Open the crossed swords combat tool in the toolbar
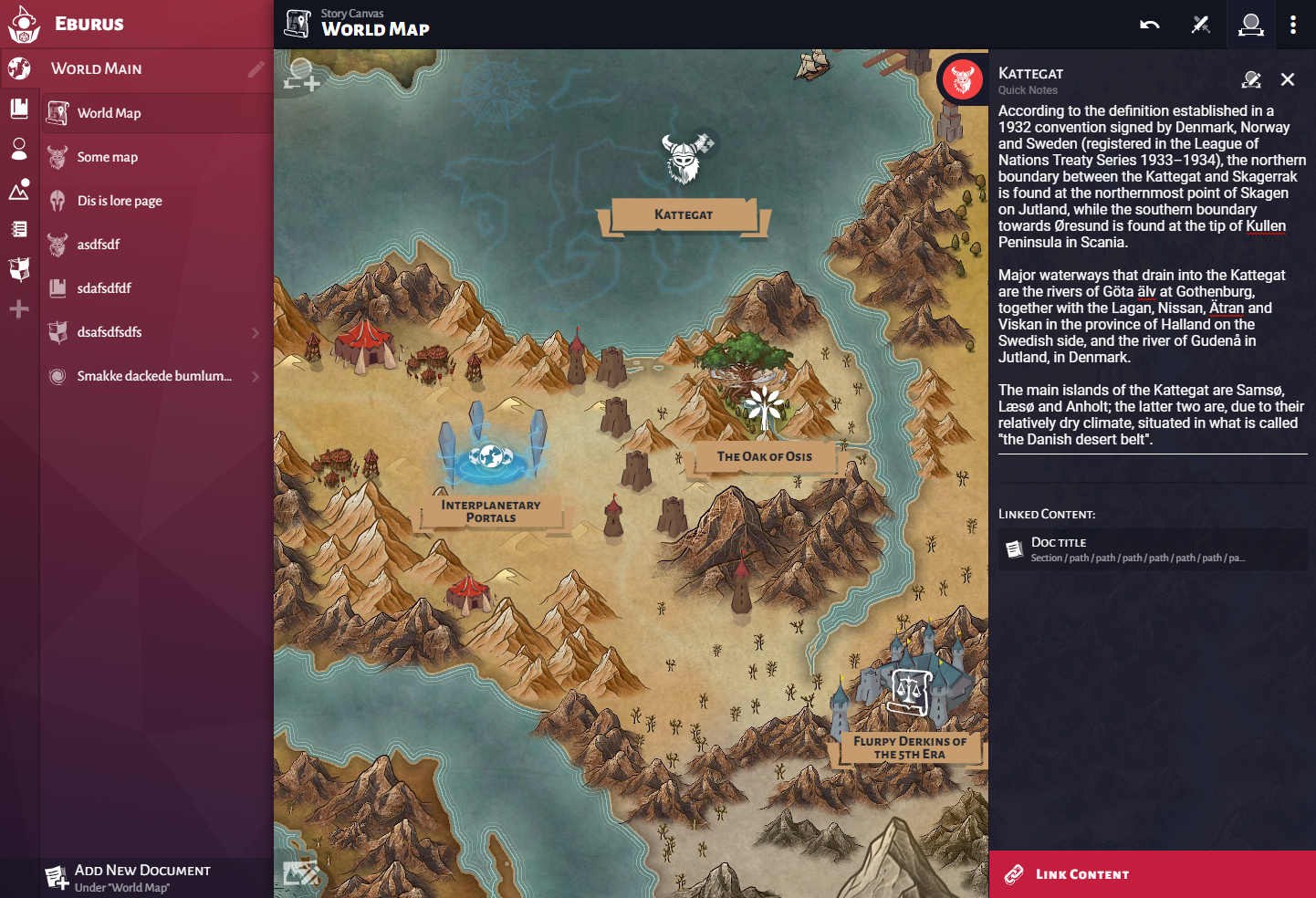 click(1201, 25)
